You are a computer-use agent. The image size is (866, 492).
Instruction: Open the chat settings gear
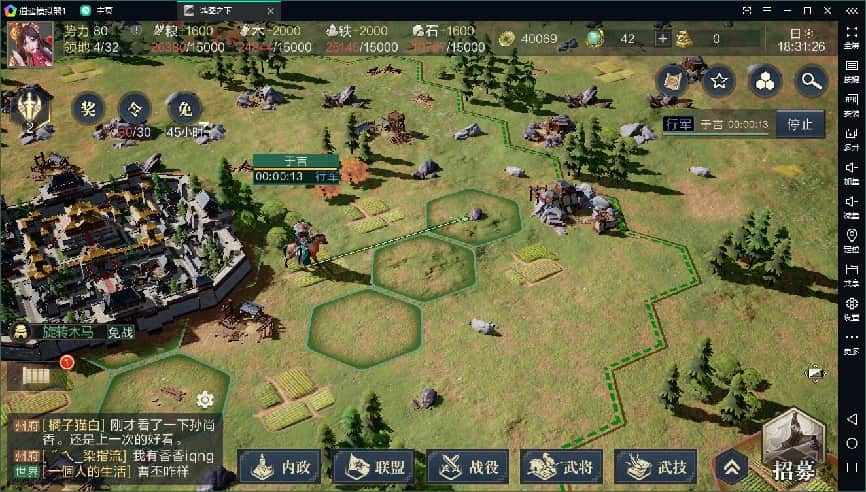coord(205,400)
